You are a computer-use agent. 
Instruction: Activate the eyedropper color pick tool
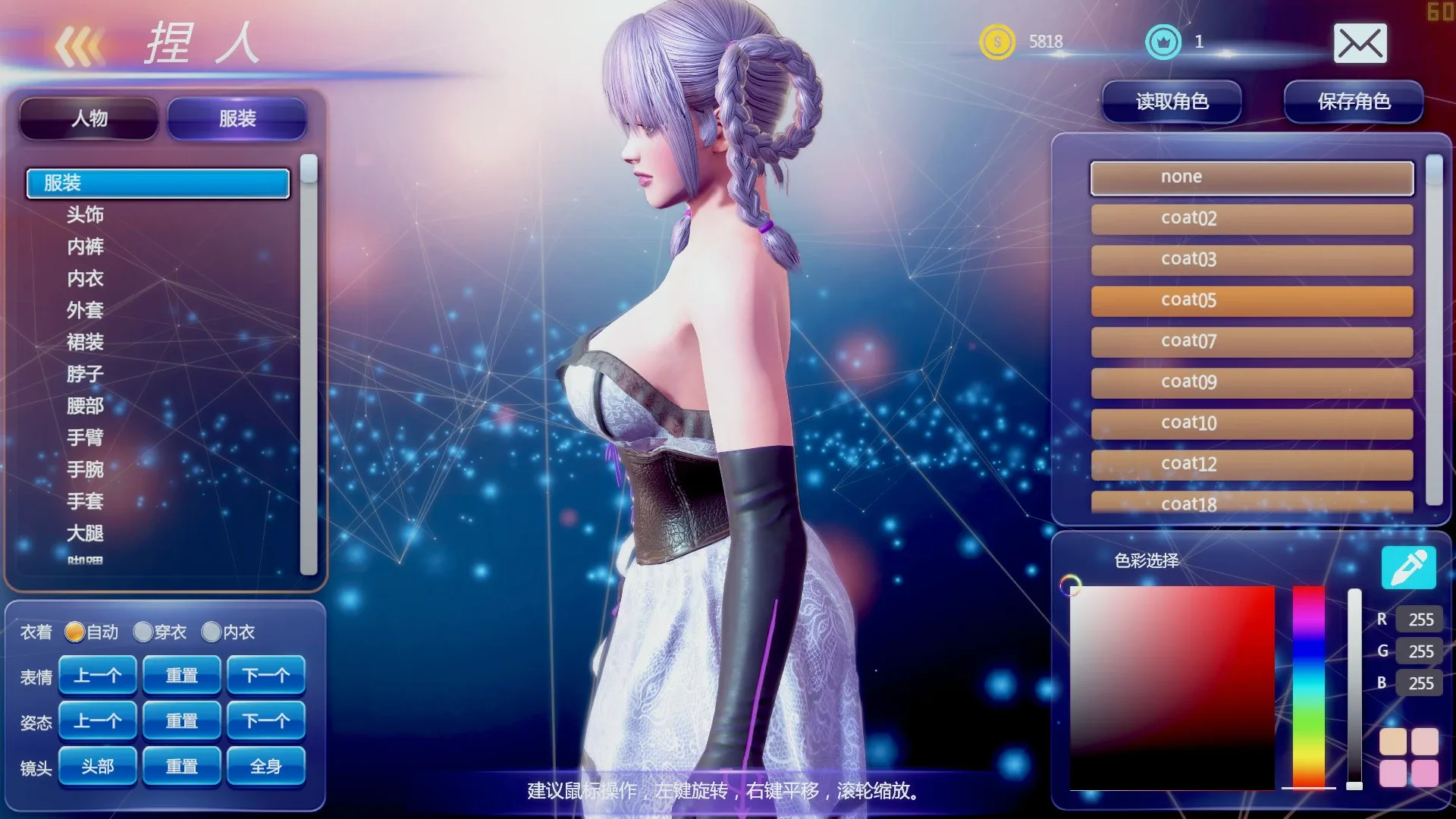pyautogui.click(x=1409, y=567)
